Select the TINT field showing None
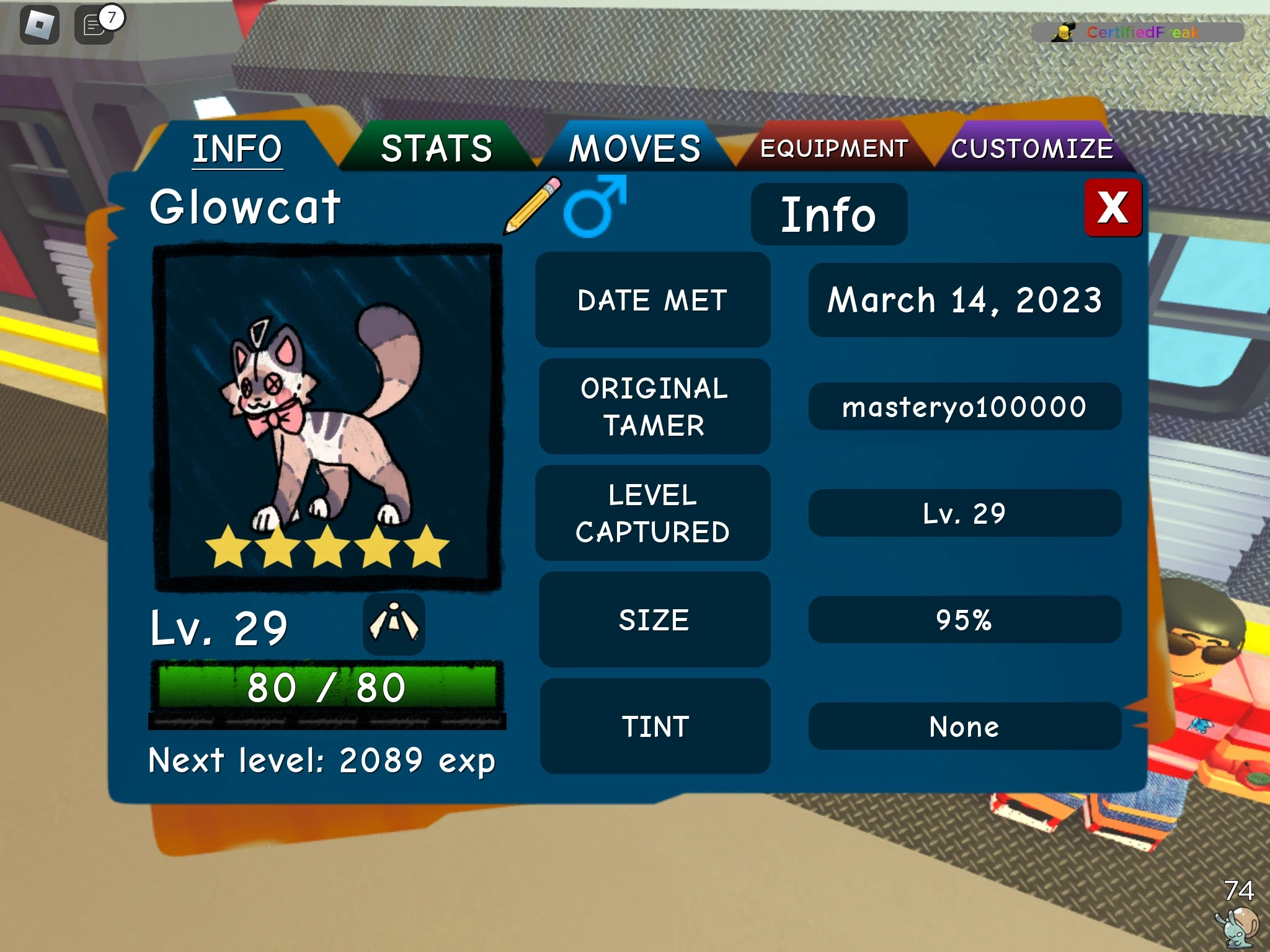The height and width of the screenshot is (952, 1270). (x=965, y=726)
